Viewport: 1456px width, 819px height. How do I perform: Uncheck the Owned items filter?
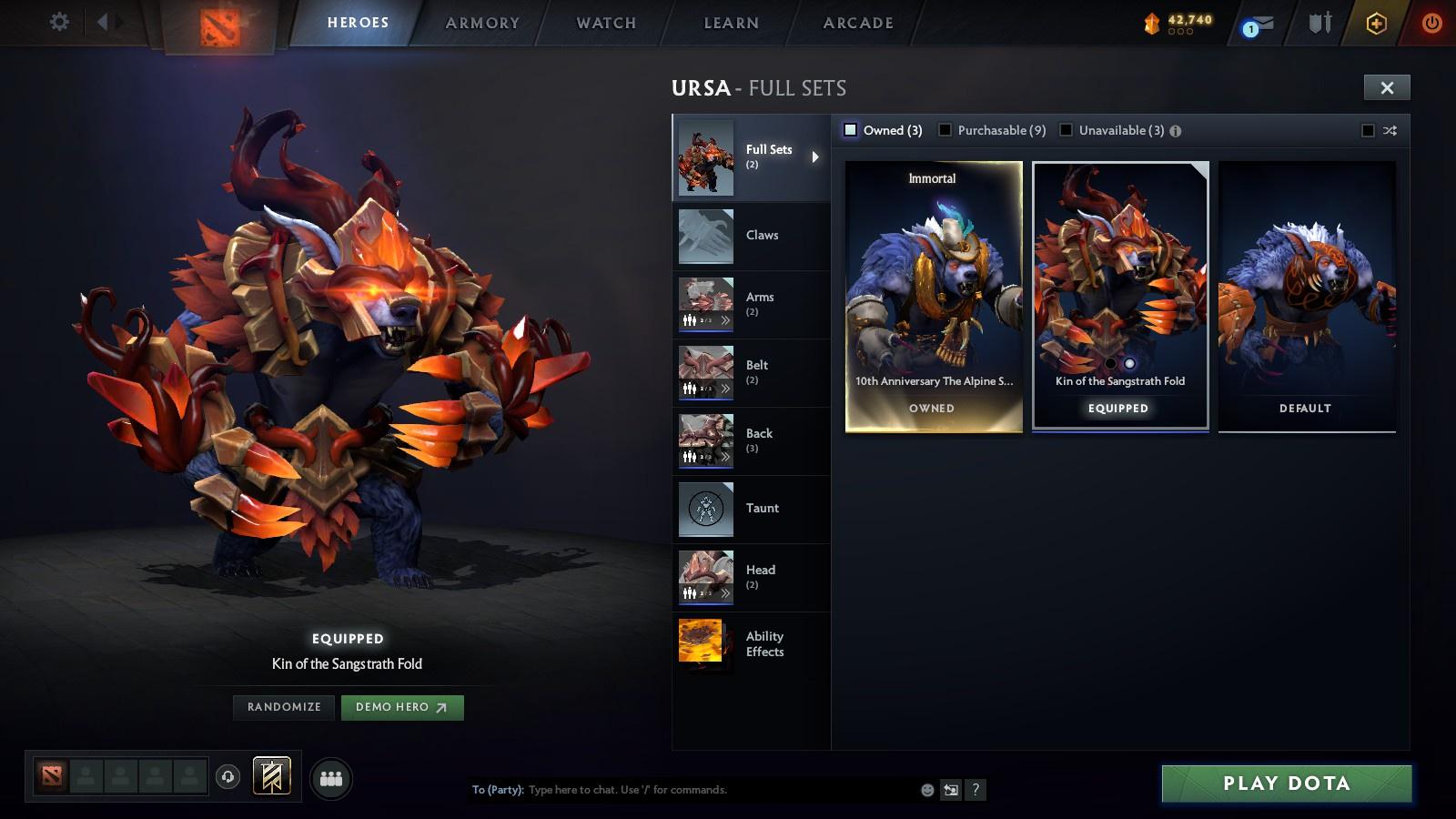click(853, 130)
